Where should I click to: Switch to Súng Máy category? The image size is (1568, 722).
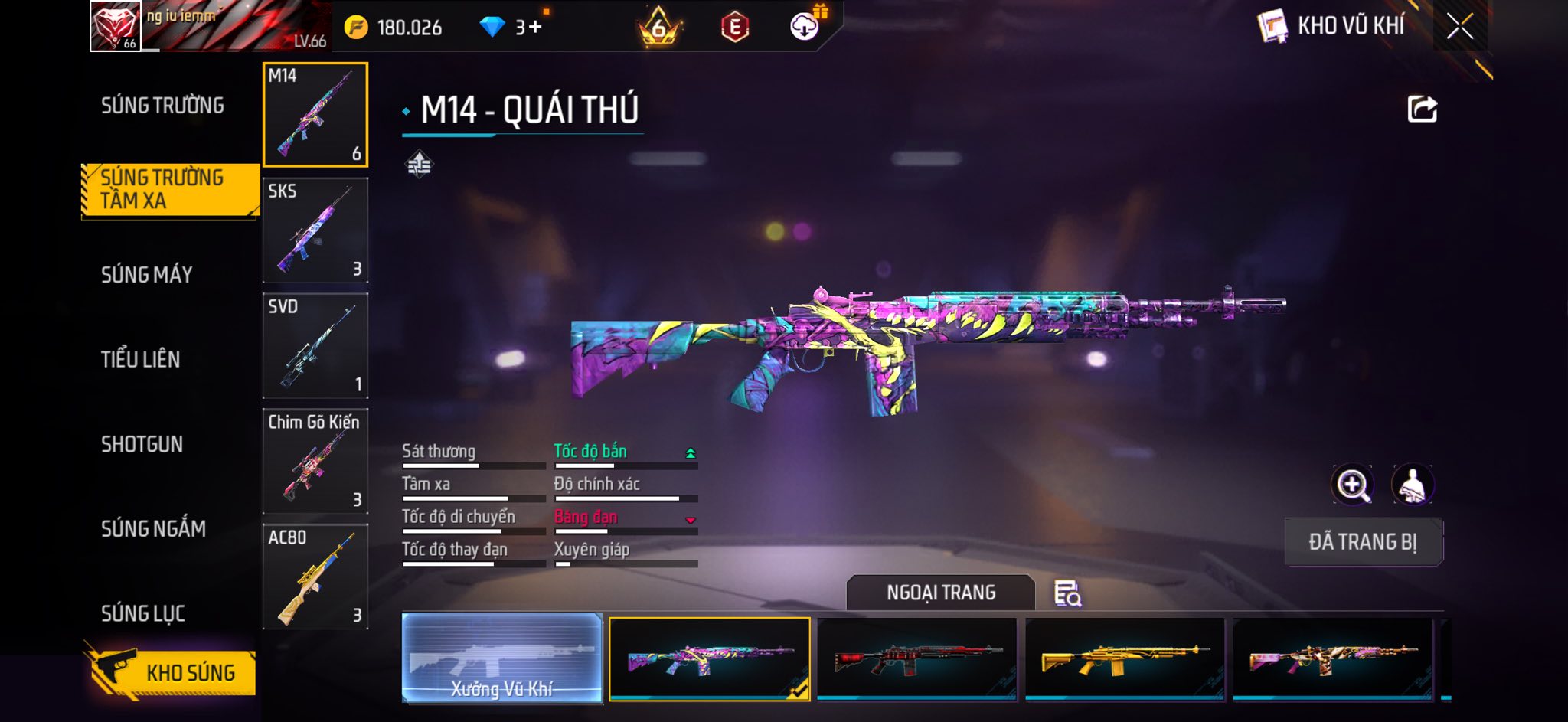[146, 275]
